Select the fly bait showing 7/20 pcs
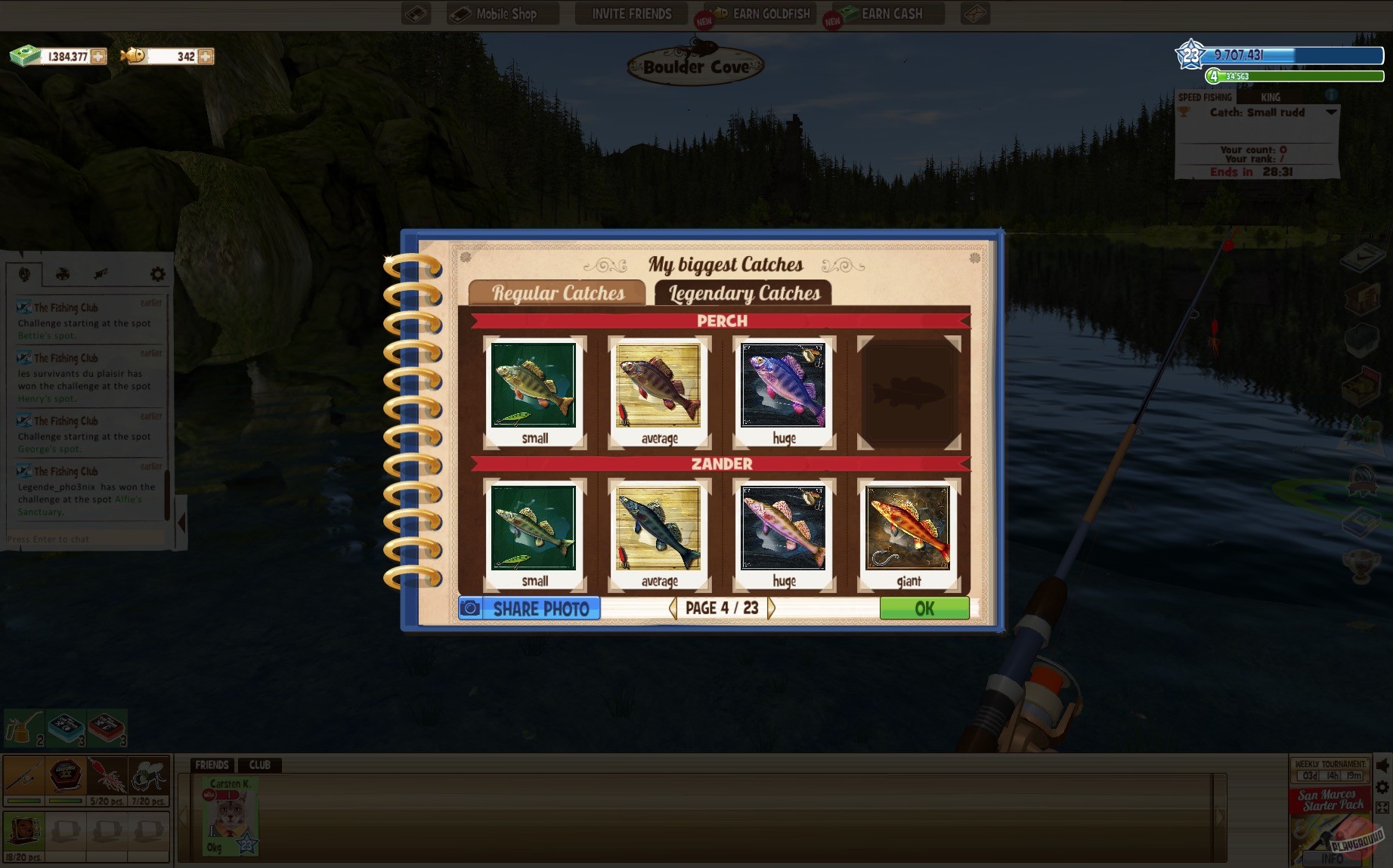 click(148, 776)
